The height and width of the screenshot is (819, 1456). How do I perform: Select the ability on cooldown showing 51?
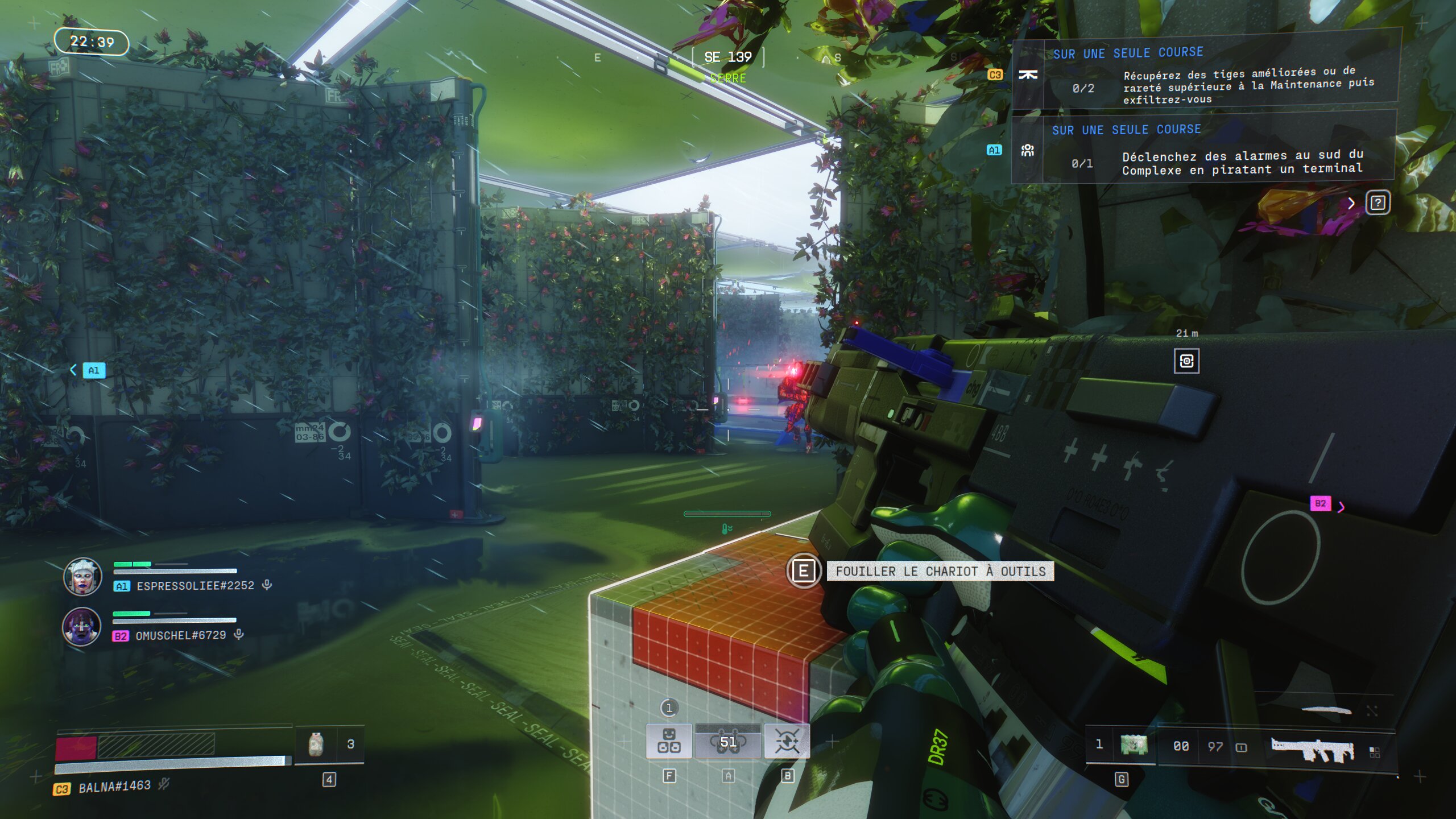point(728,742)
